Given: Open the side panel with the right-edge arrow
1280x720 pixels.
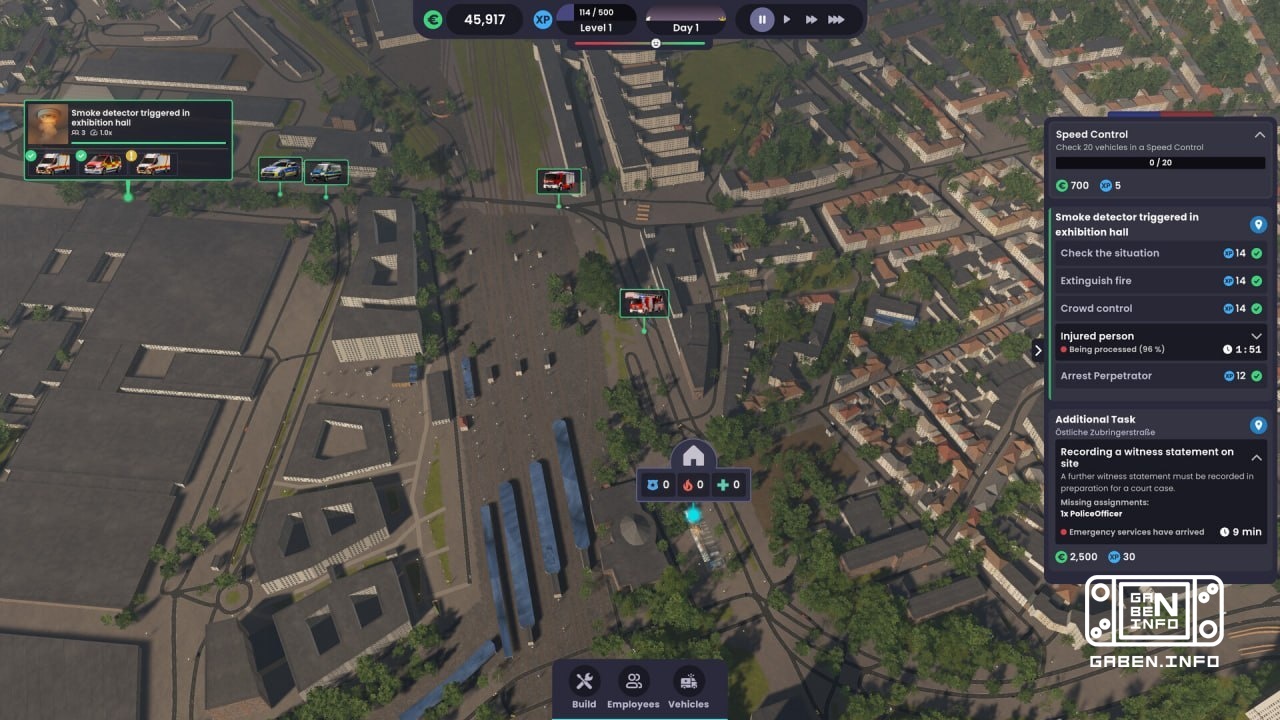Looking at the screenshot, I should coord(1039,351).
